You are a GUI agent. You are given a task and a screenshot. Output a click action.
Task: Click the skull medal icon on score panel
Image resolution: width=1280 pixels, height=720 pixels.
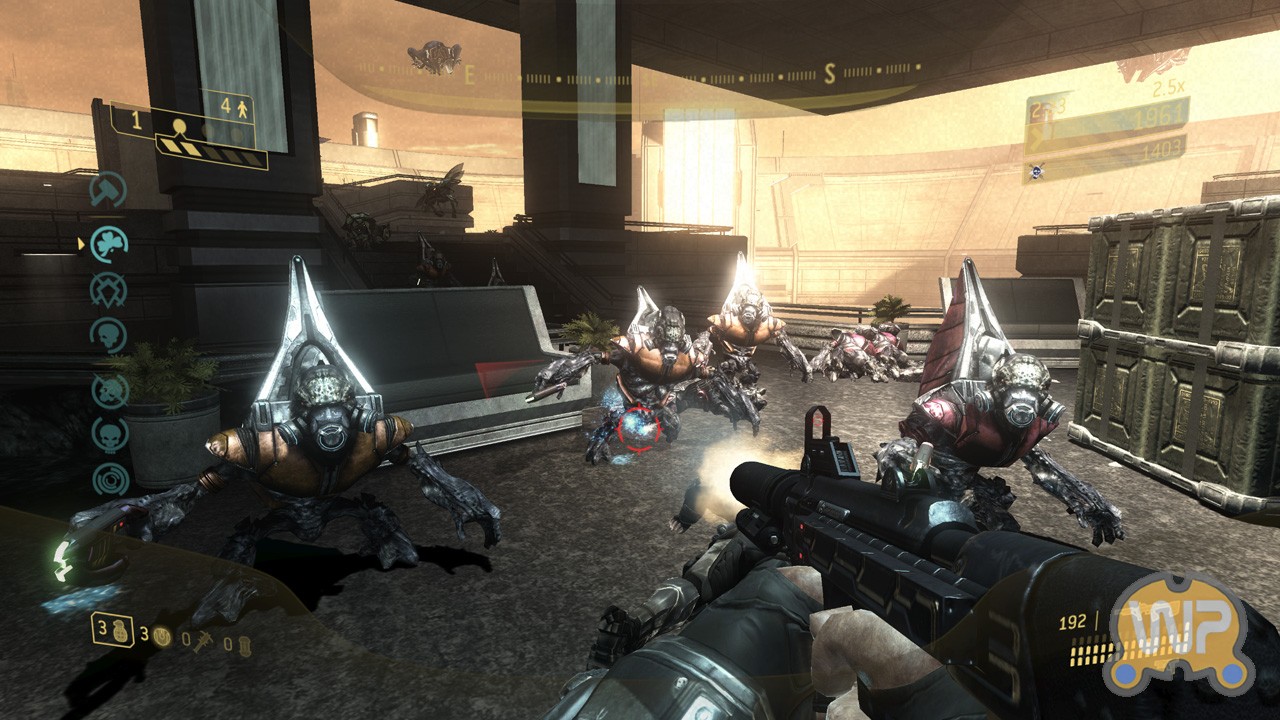[x=1034, y=171]
